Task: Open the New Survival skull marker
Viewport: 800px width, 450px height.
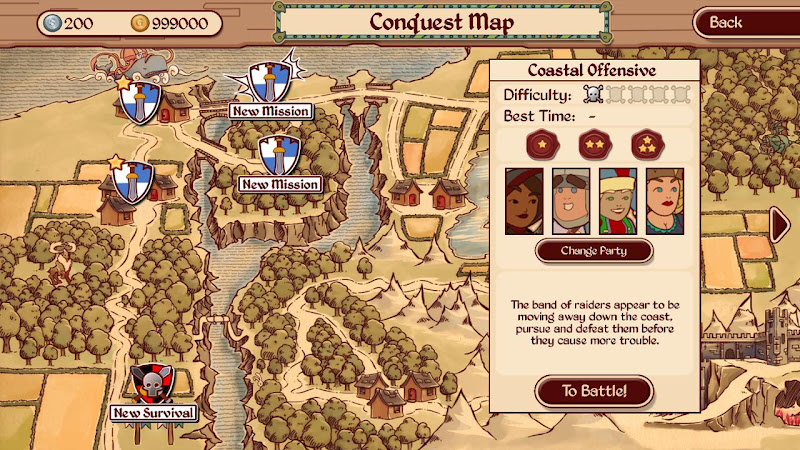Action: pyautogui.click(x=154, y=385)
